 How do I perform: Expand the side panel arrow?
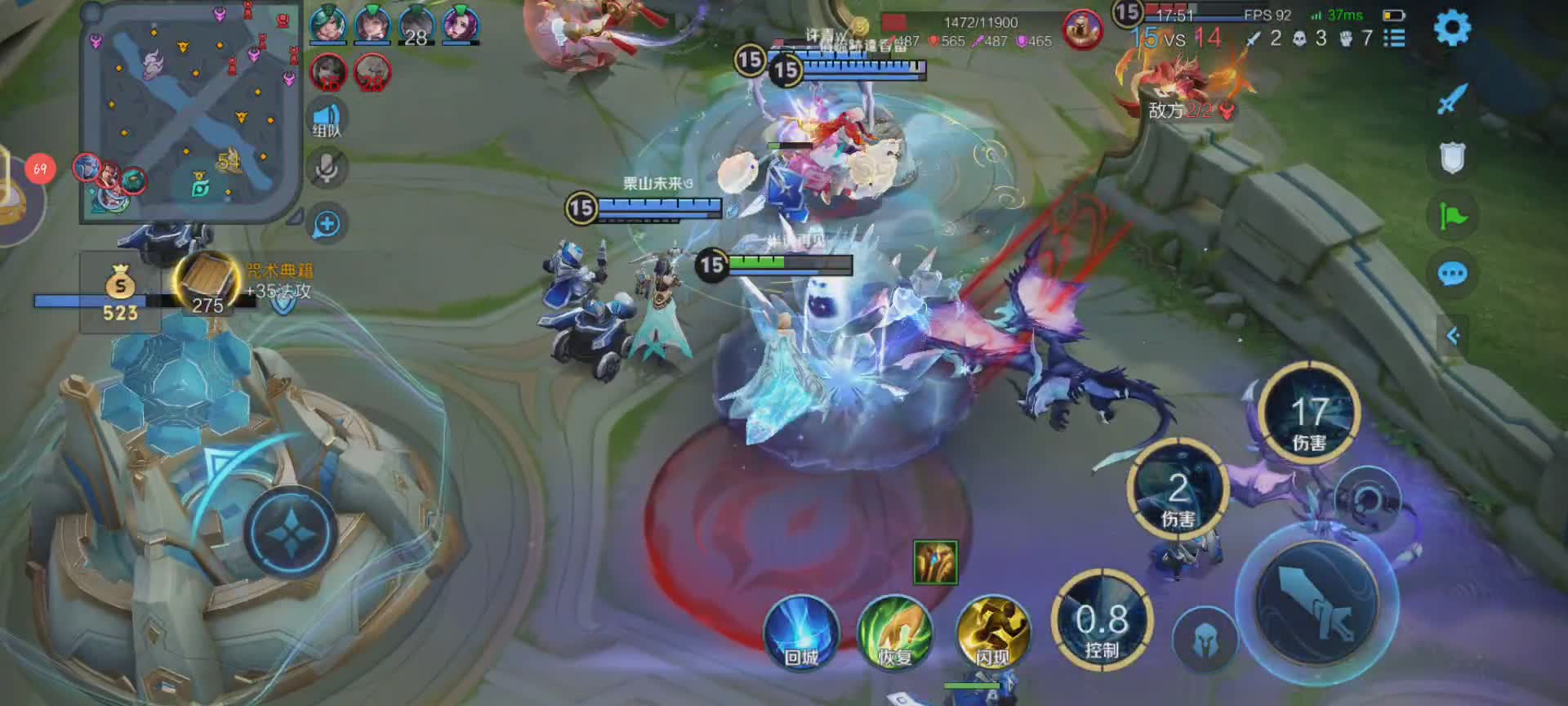click(1453, 335)
